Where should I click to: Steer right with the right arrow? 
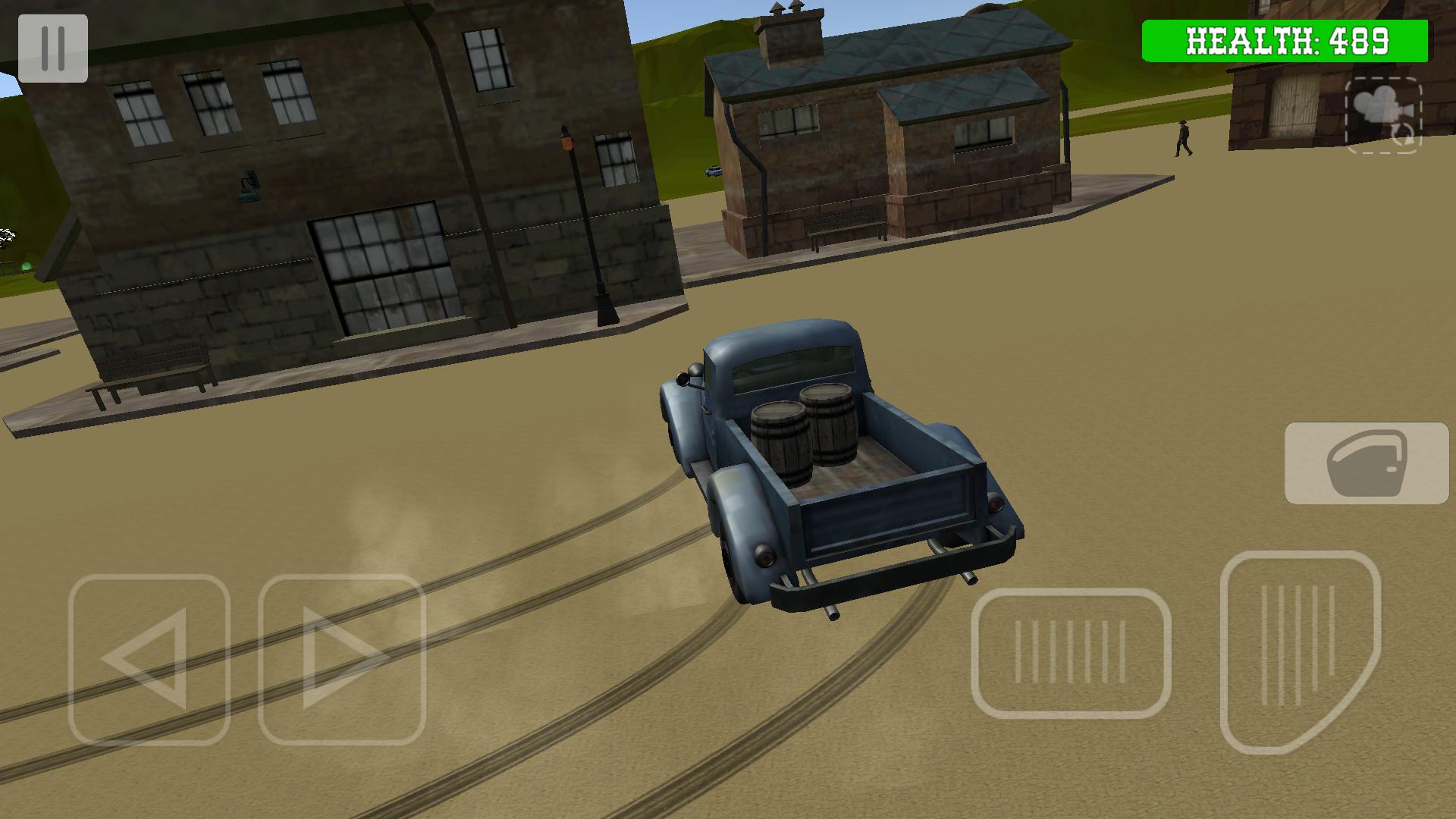(x=341, y=659)
